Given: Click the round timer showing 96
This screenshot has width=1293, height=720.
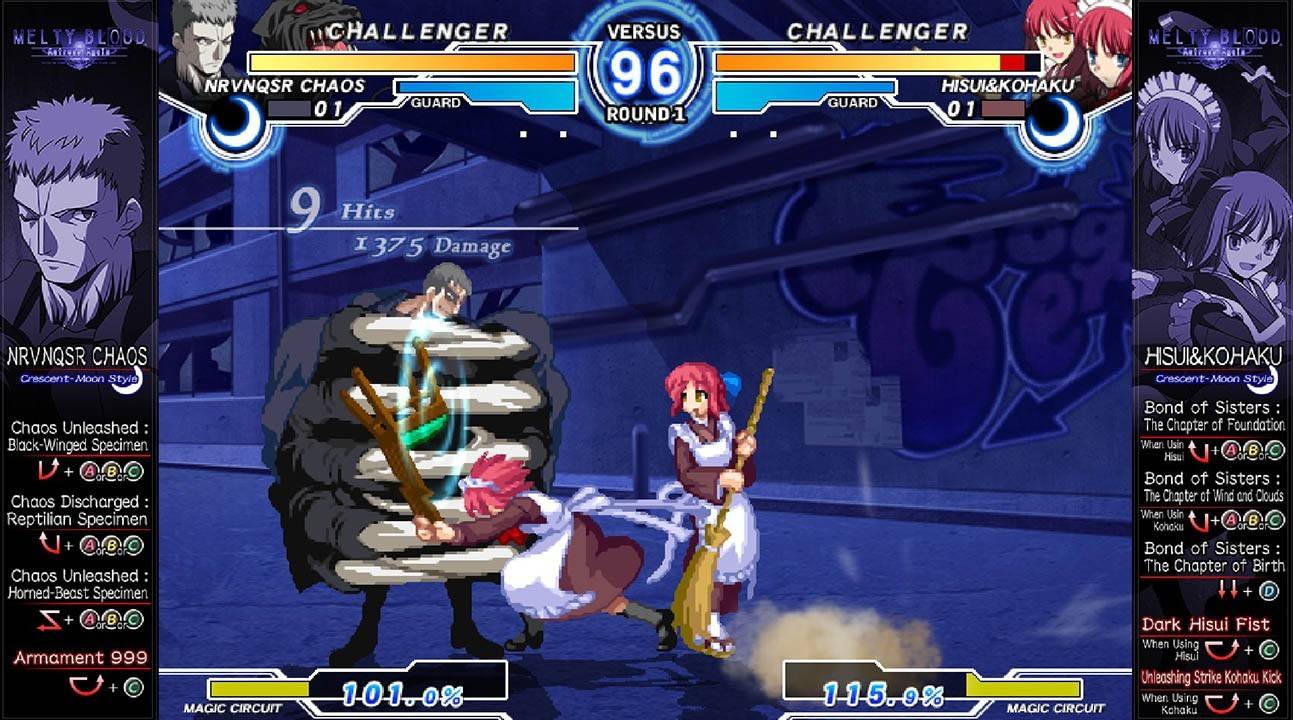Looking at the screenshot, I should 646,70.
